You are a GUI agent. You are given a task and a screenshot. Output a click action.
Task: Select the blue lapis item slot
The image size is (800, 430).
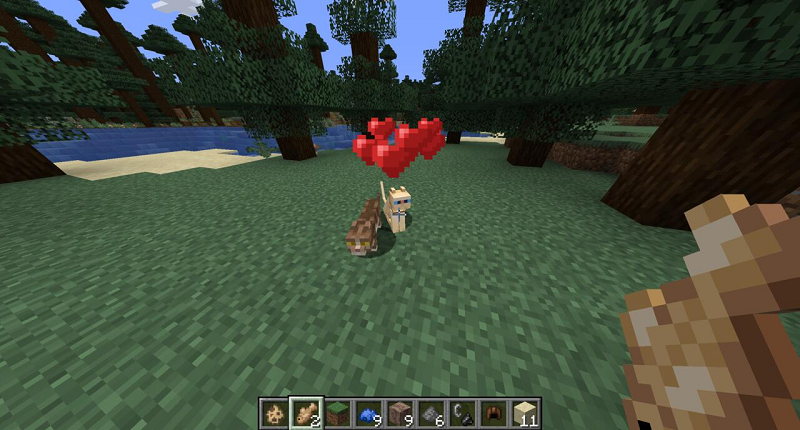pos(368,412)
